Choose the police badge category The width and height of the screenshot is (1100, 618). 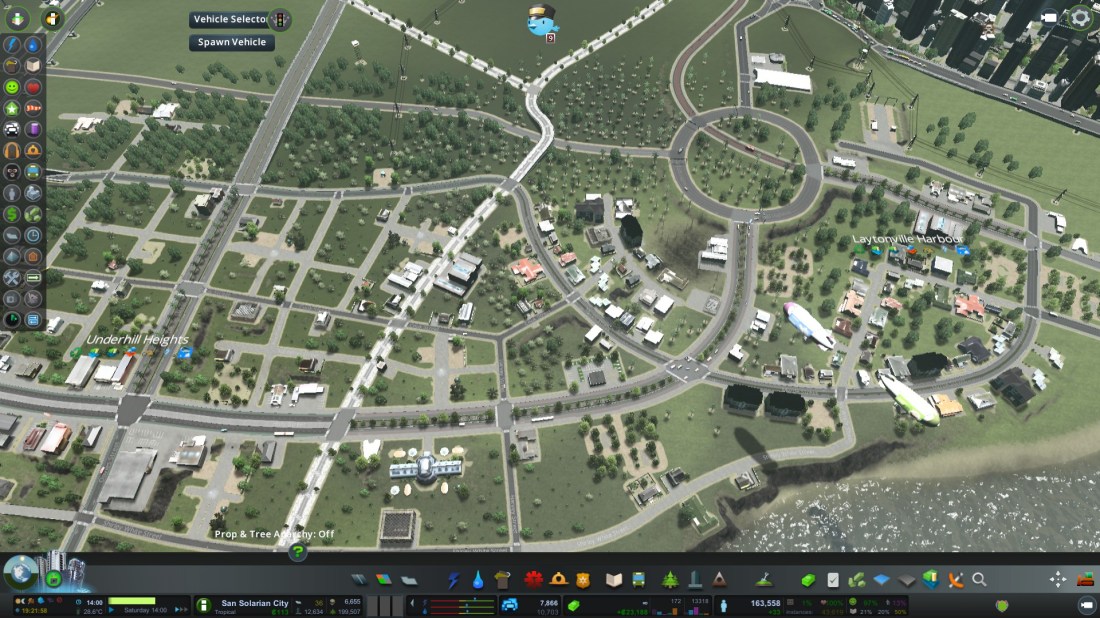[x=583, y=580]
